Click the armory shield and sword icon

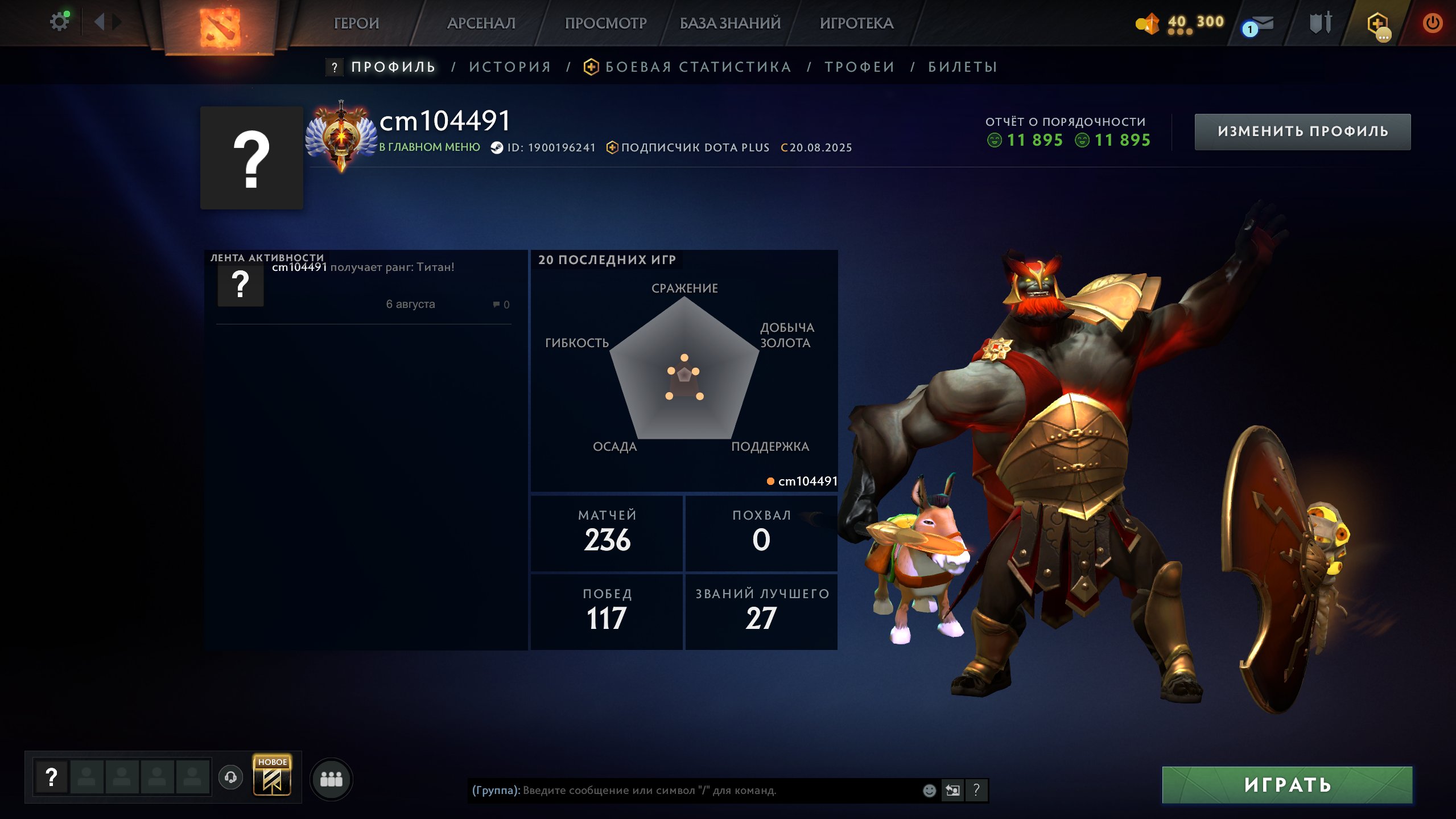coord(1321,23)
